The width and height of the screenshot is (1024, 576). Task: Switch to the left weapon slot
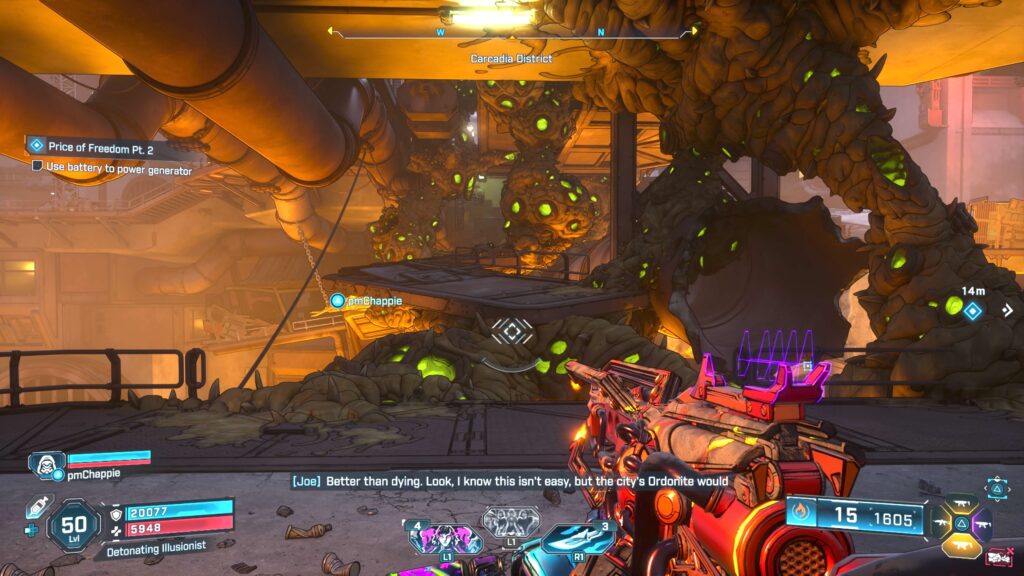939,523
